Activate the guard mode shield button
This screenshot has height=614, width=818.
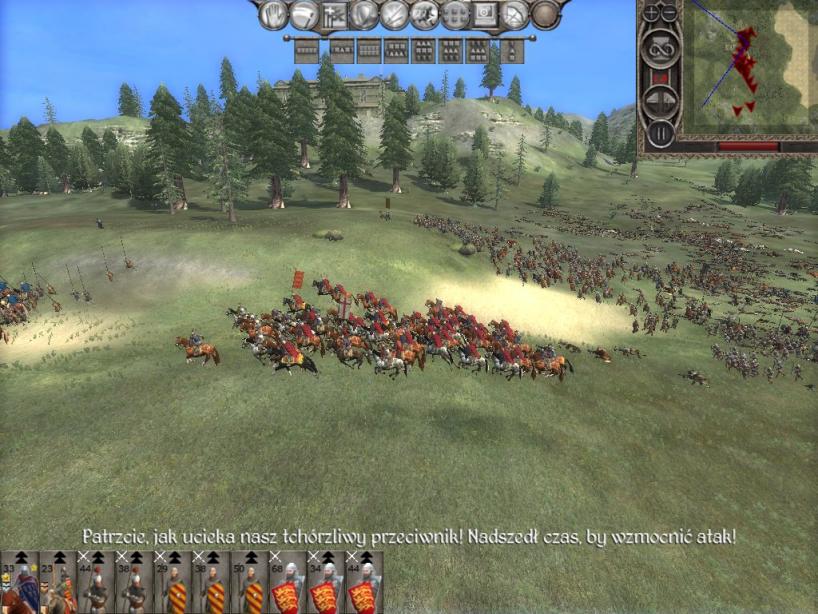pos(364,14)
